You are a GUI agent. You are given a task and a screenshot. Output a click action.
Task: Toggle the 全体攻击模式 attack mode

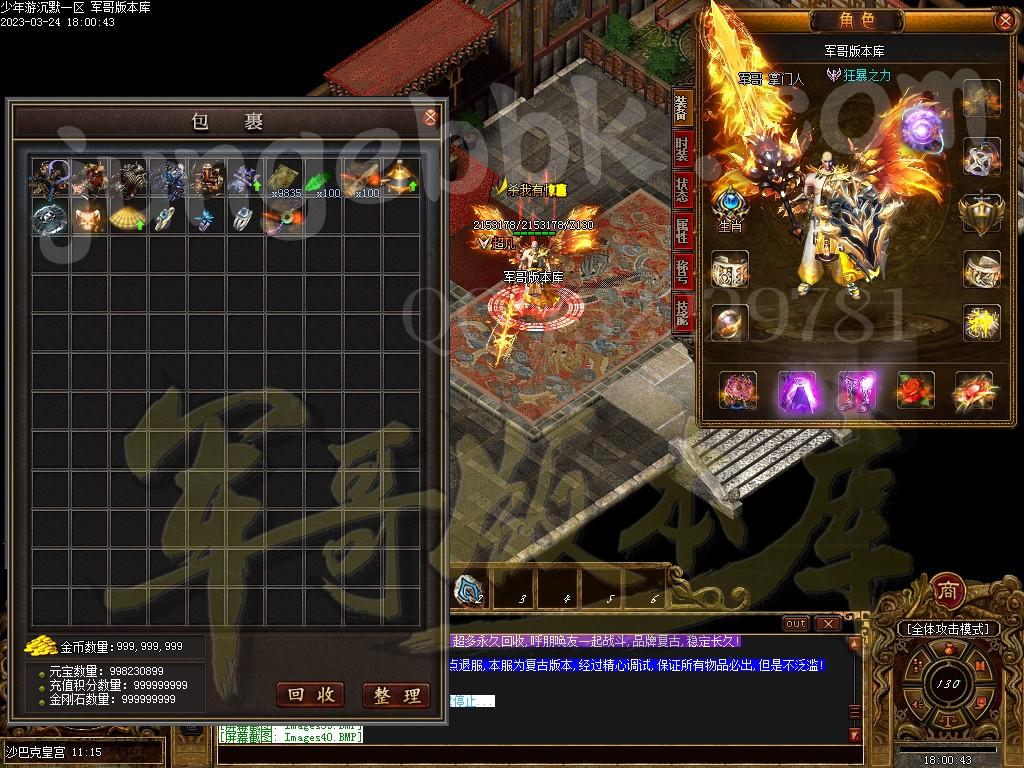[947, 629]
